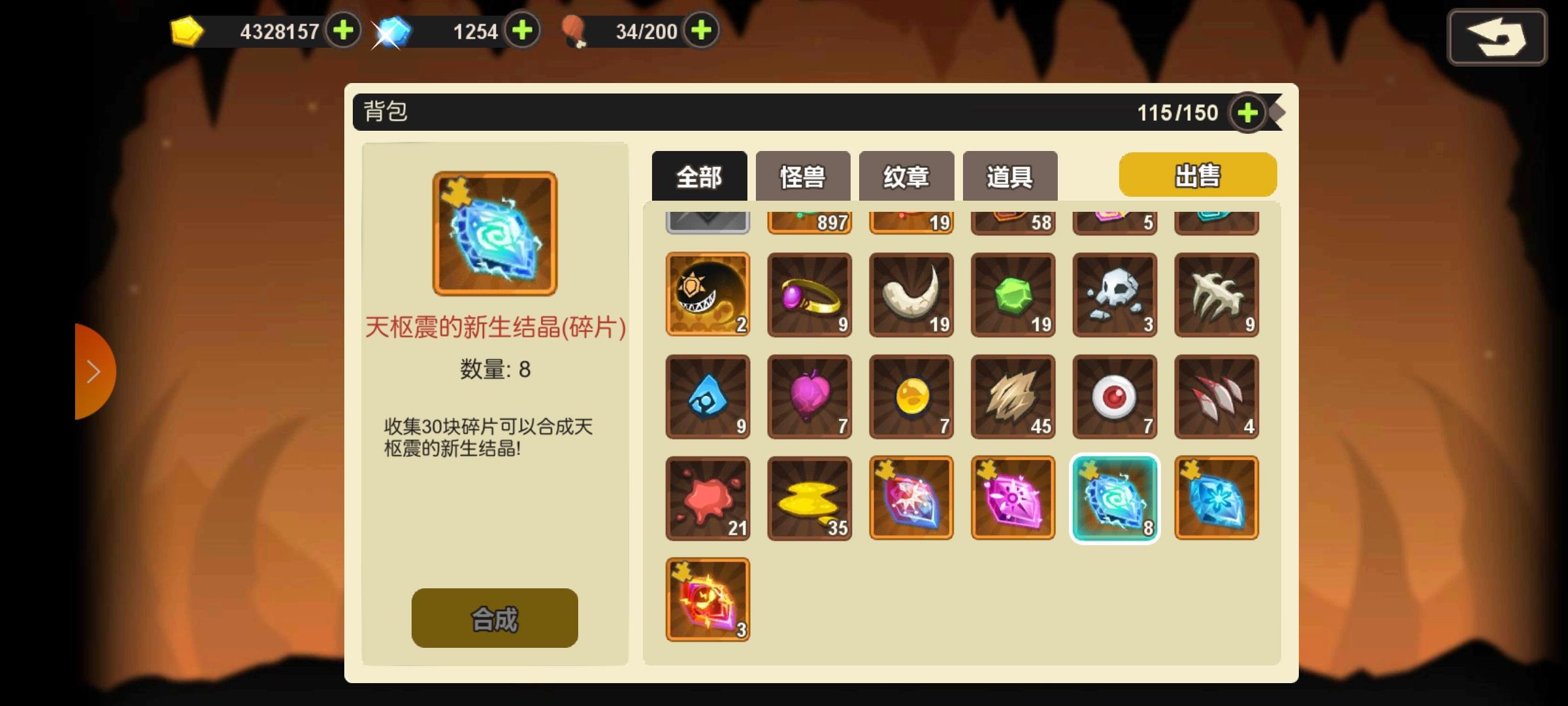The width and height of the screenshot is (1568, 706).
Task: Select the red claw fragments item
Action: click(1217, 397)
